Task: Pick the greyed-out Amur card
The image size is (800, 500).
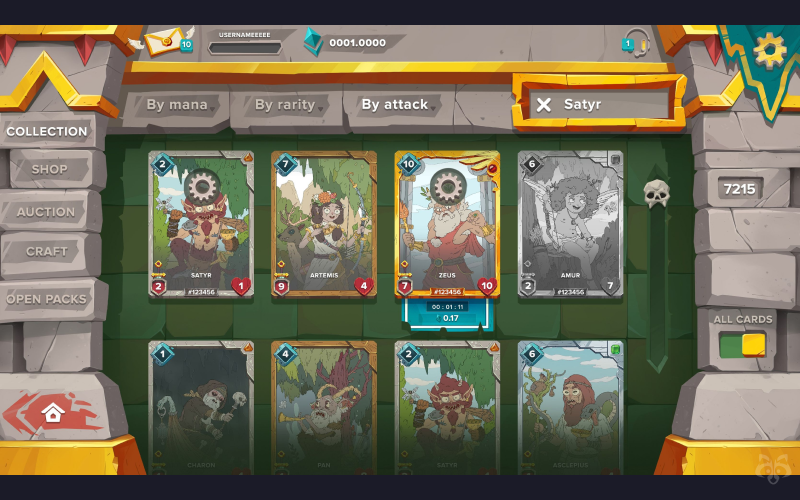Action: (570, 224)
